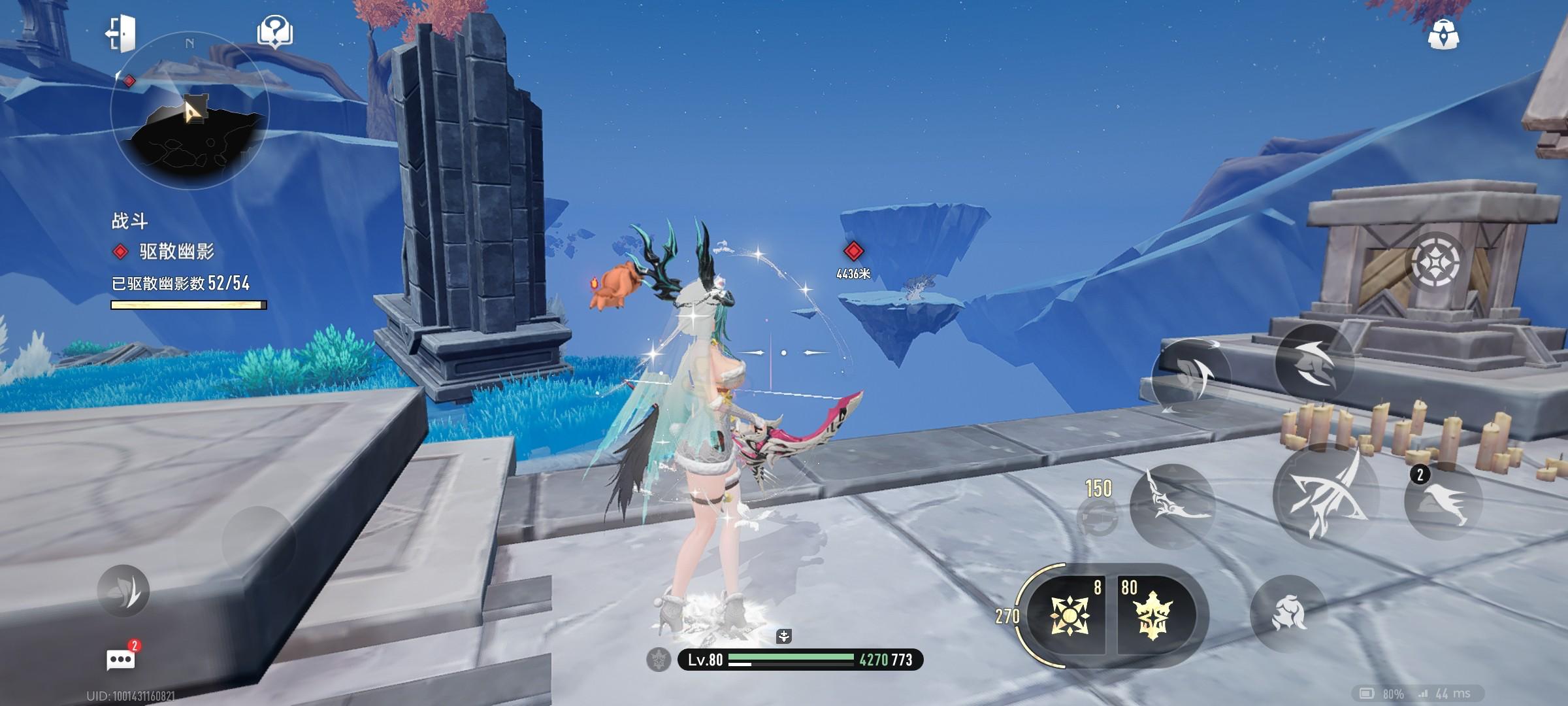Open the chat with 2 unread messages
The width and height of the screenshot is (1568, 706).
click(121, 659)
